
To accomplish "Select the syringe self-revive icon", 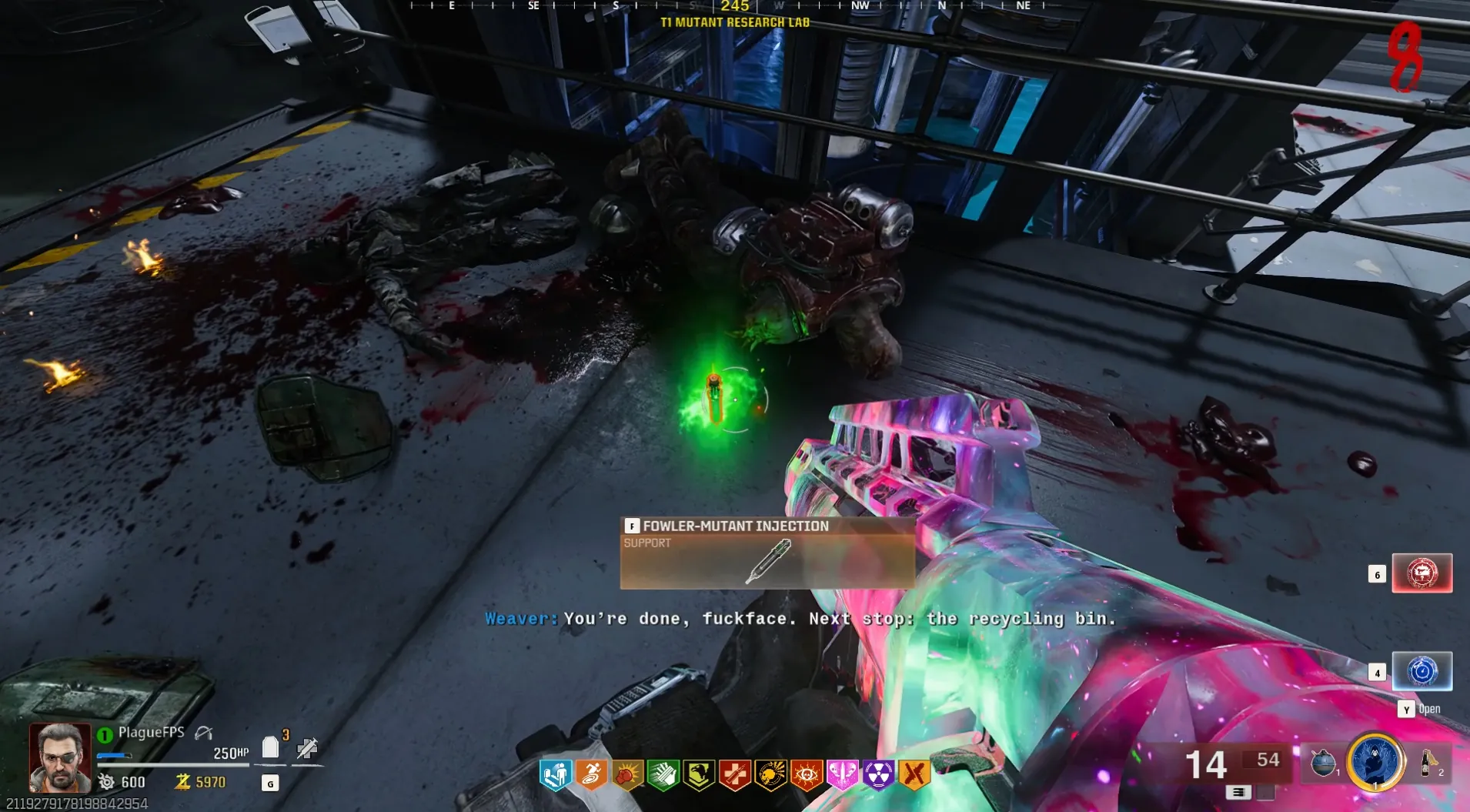I will 307,747.
